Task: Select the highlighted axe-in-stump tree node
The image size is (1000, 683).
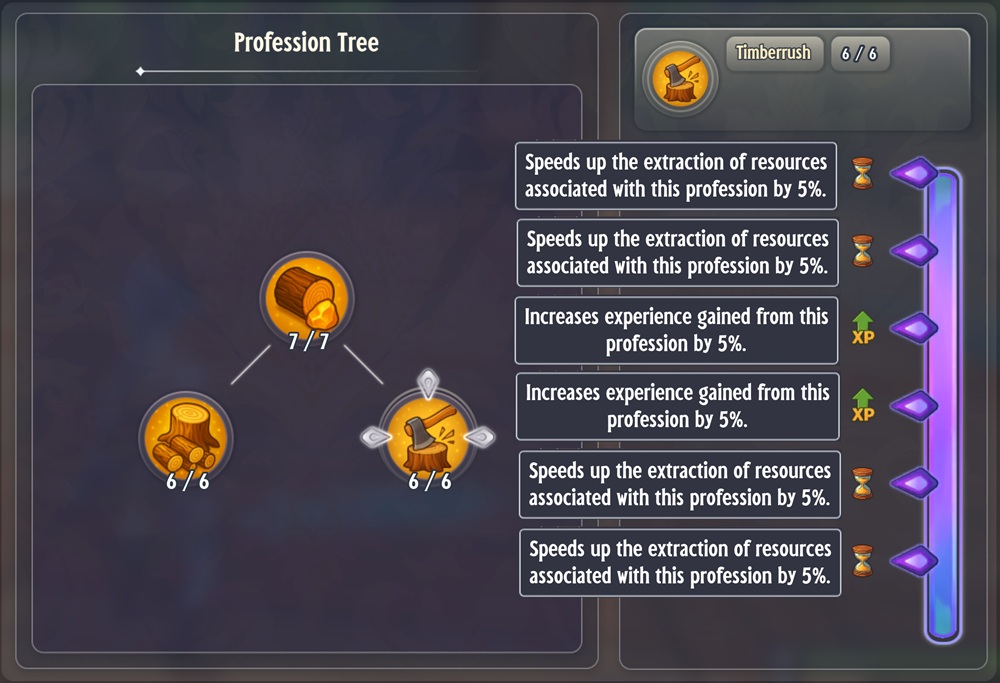Action: click(x=428, y=438)
